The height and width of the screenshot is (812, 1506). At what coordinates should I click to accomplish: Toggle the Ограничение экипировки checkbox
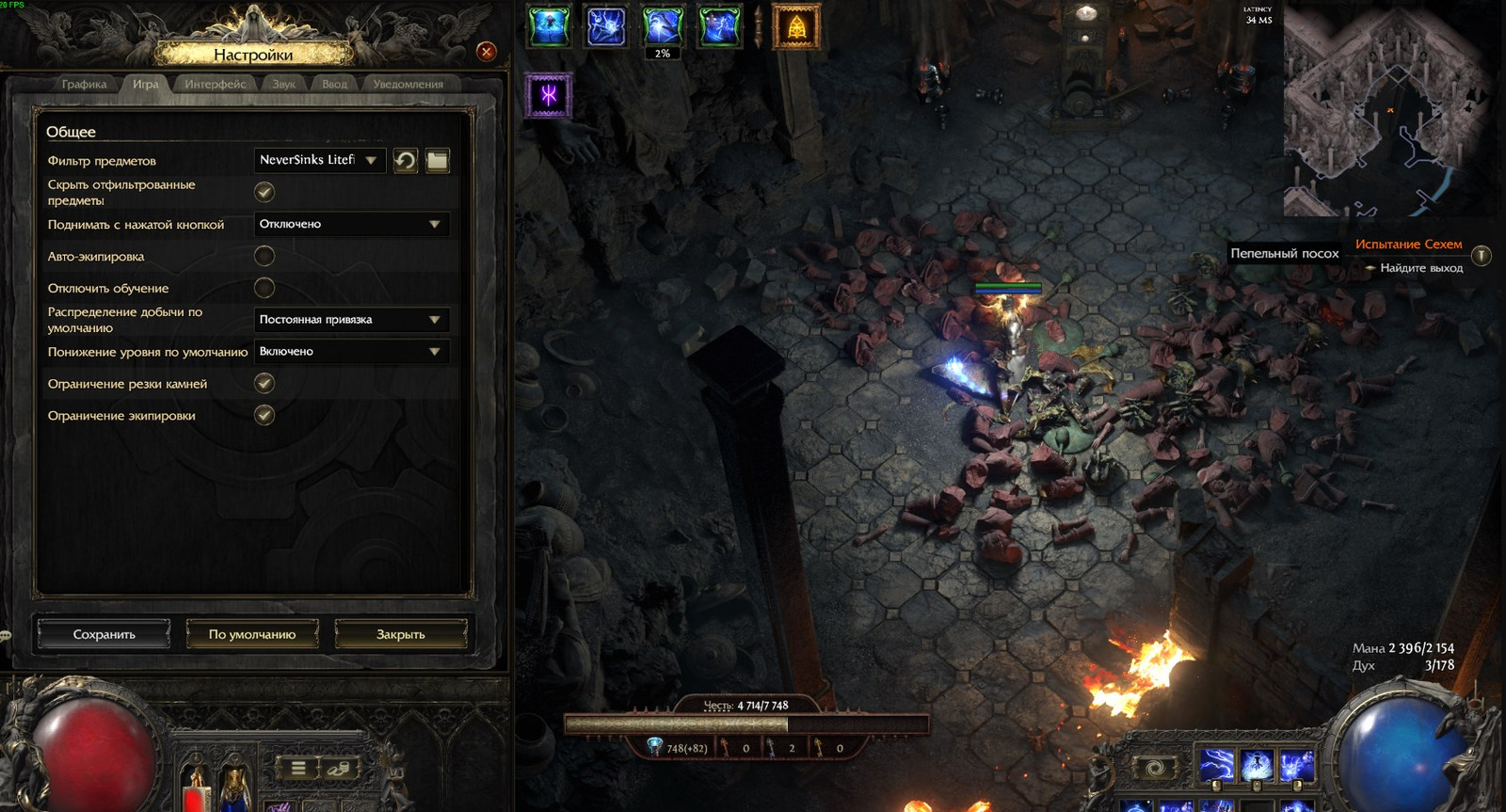(x=264, y=415)
